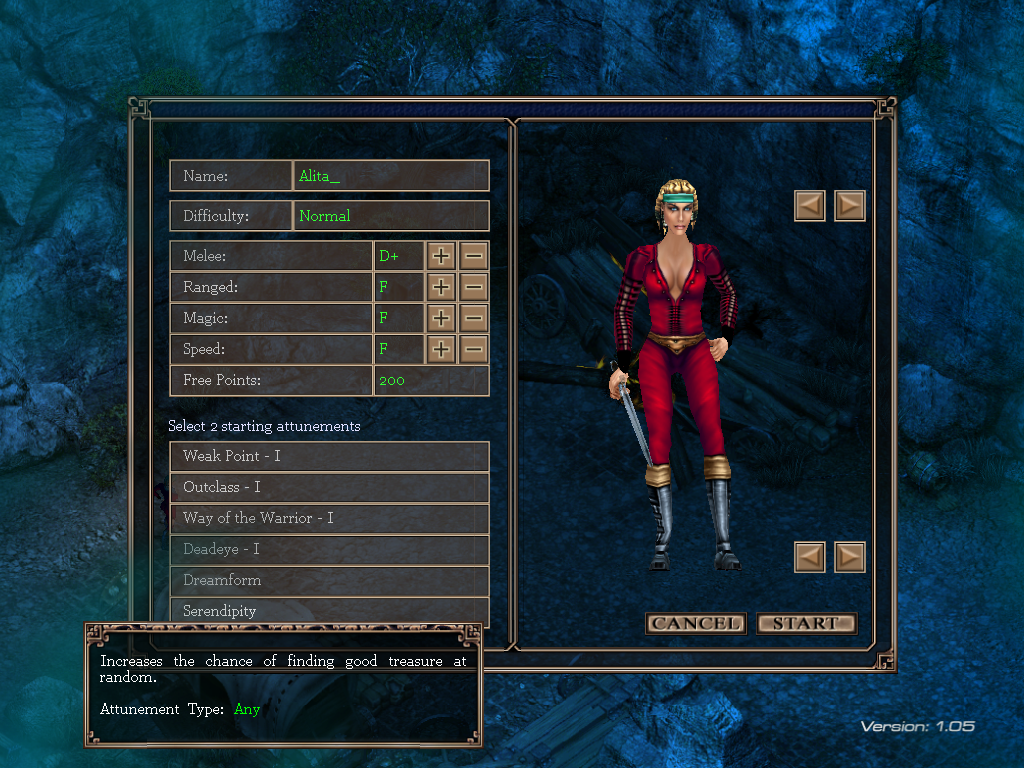Click the lower left arrow beside the character
Image resolution: width=1024 pixels, height=768 pixels.
810,557
